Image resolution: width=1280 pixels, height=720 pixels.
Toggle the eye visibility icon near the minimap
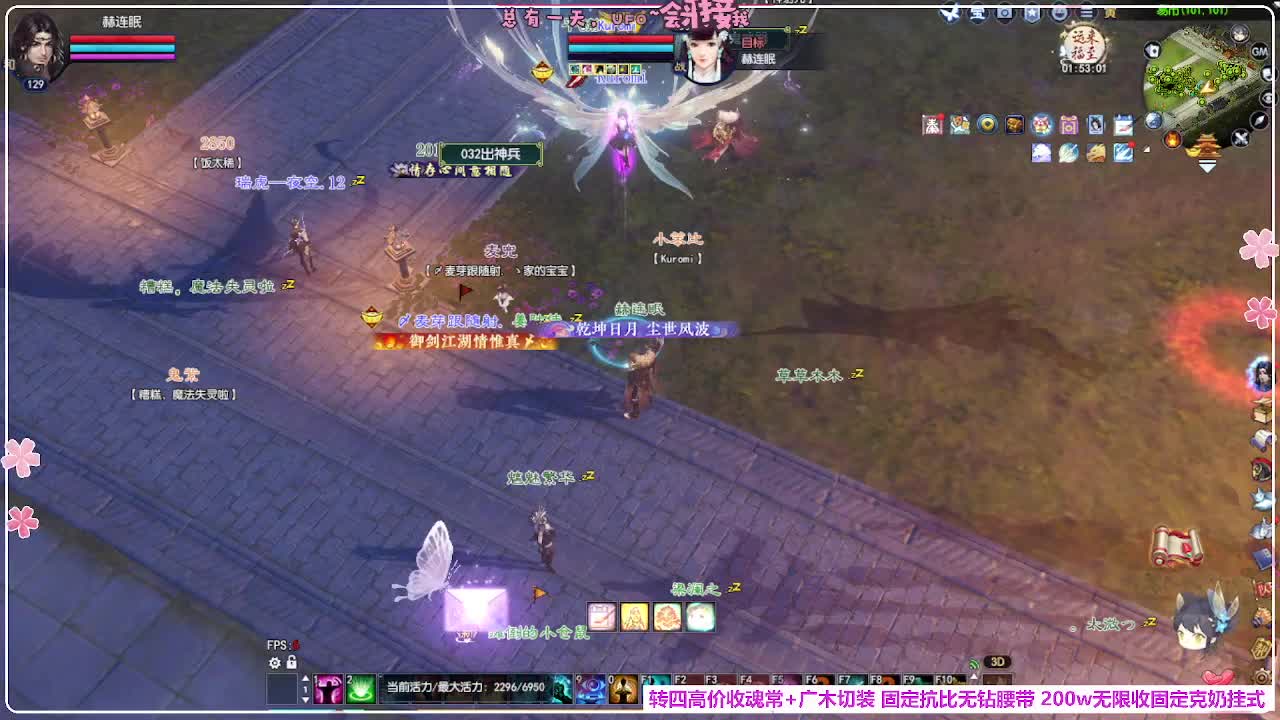(x=1268, y=98)
